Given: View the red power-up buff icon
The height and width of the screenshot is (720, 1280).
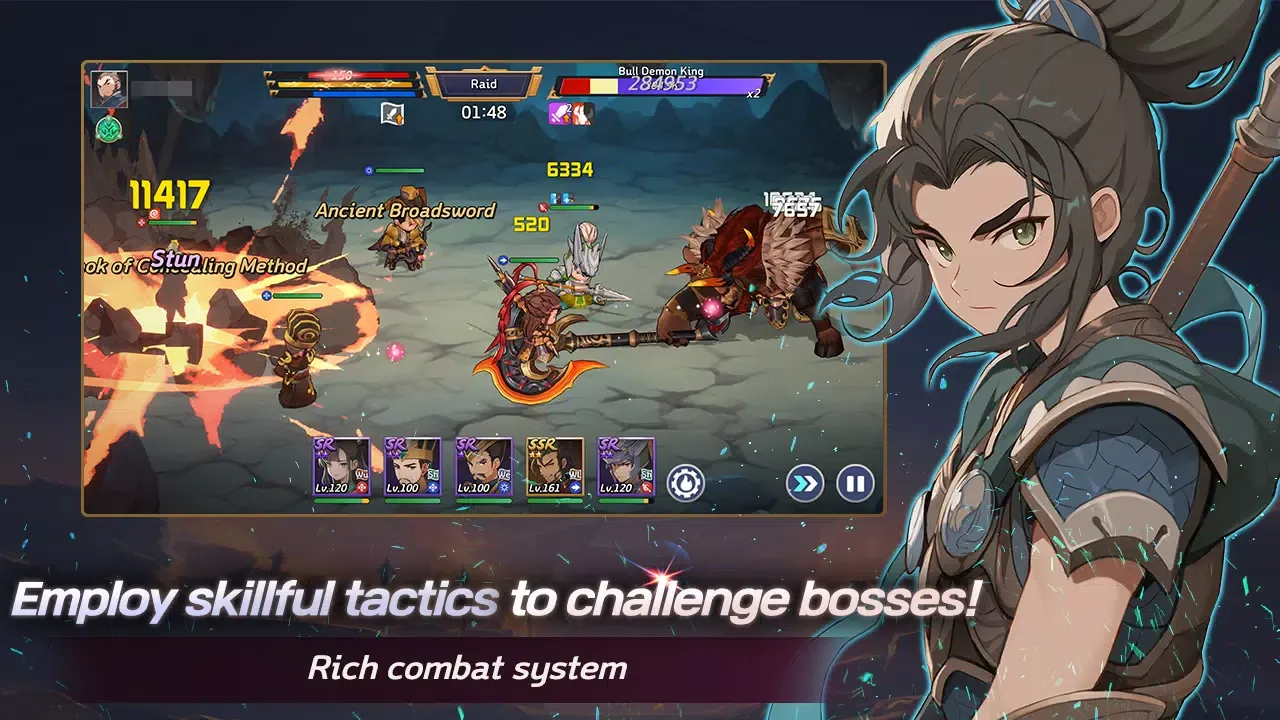Looking at the screenshot, I should (x=583, y=112).
